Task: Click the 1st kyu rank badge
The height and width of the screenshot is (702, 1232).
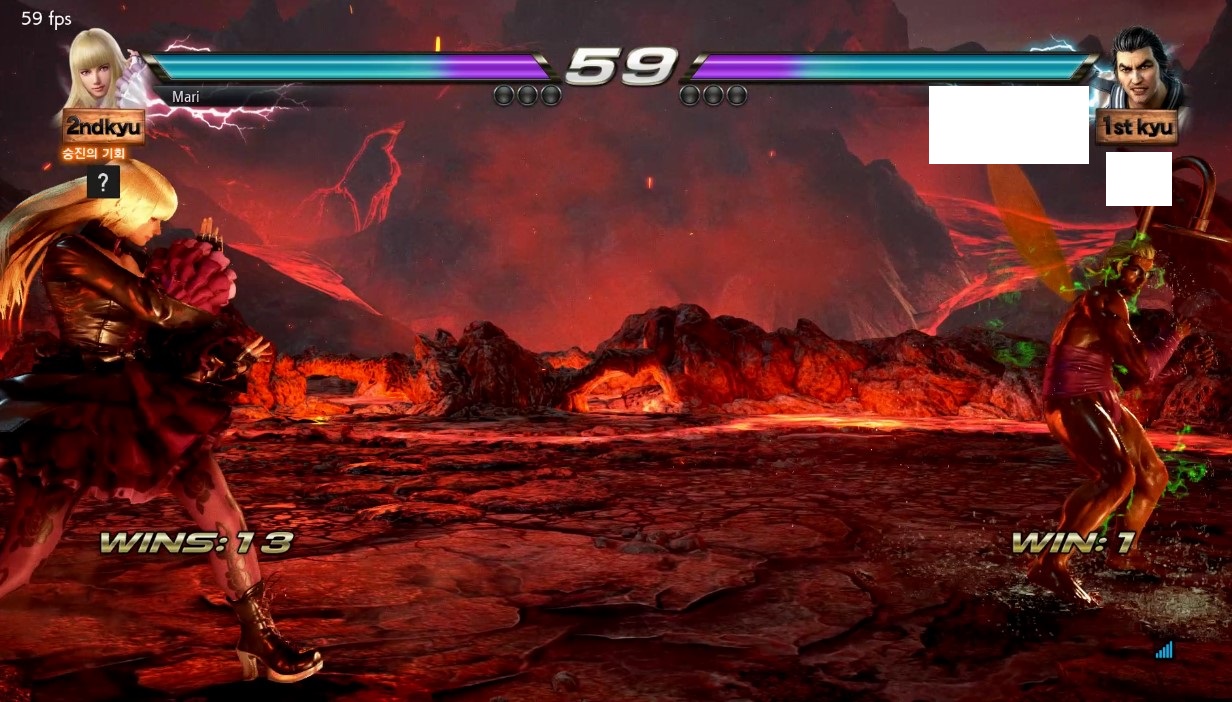Action: 1136,128
